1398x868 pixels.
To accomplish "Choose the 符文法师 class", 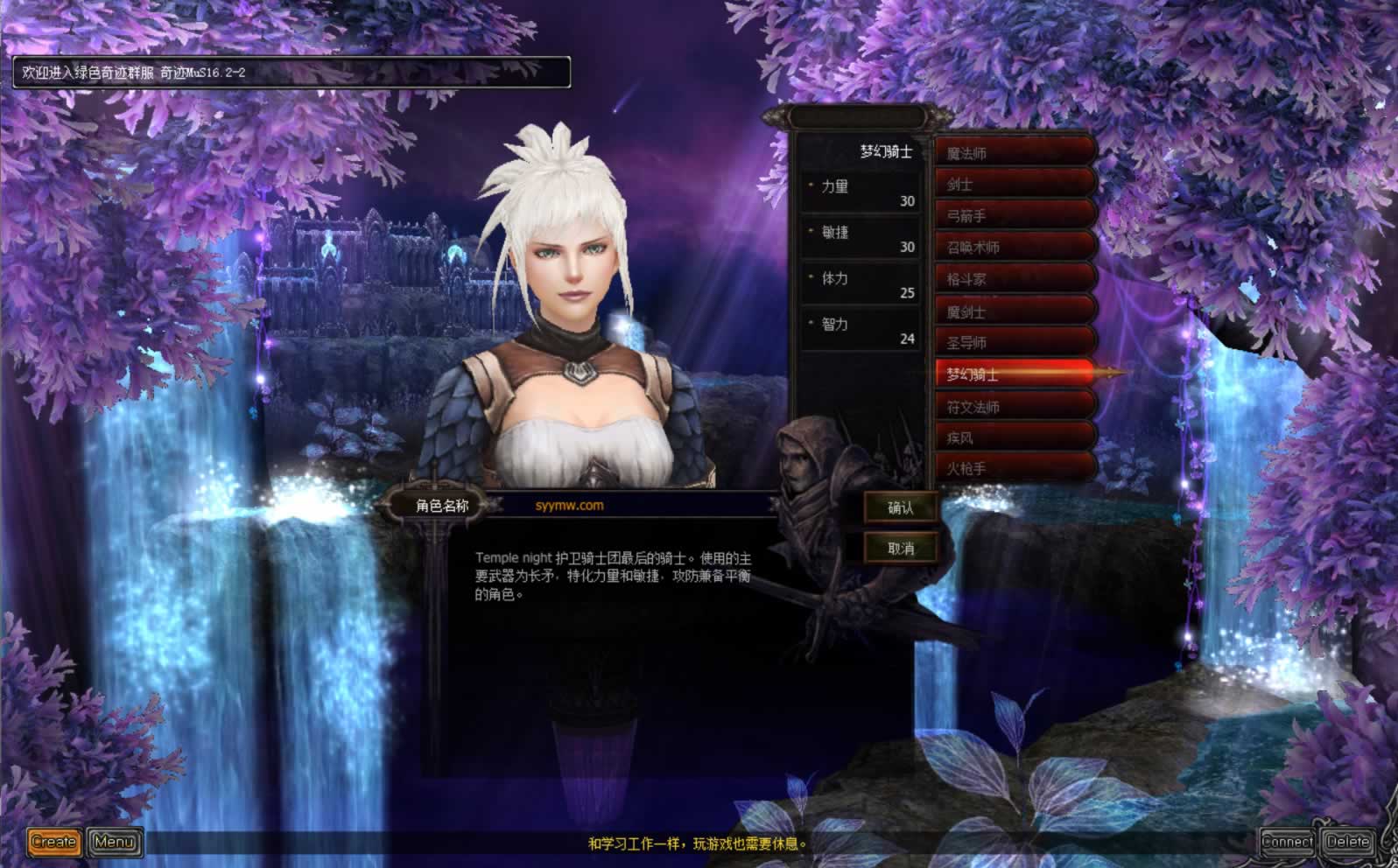I will [1014, 407].
